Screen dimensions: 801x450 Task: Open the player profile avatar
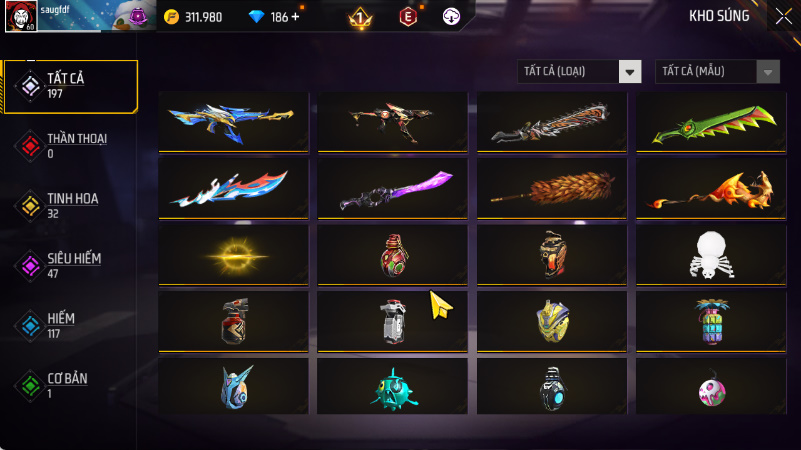[x=20, y=17]
